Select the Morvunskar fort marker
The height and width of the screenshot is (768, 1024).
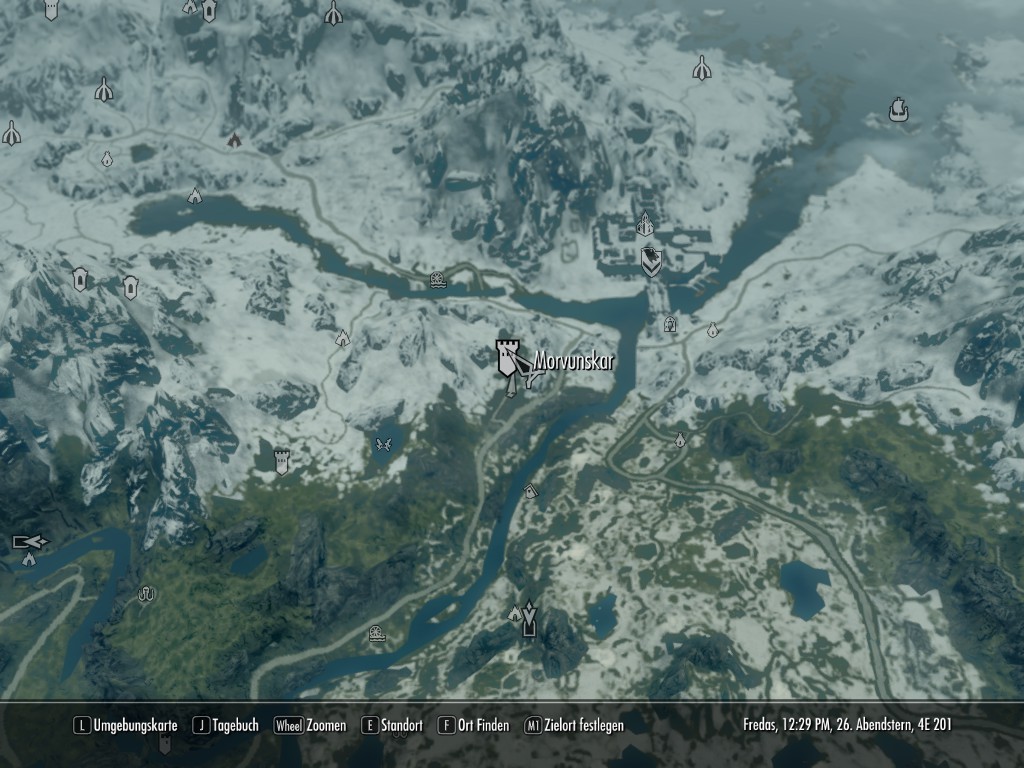point(510,357)
